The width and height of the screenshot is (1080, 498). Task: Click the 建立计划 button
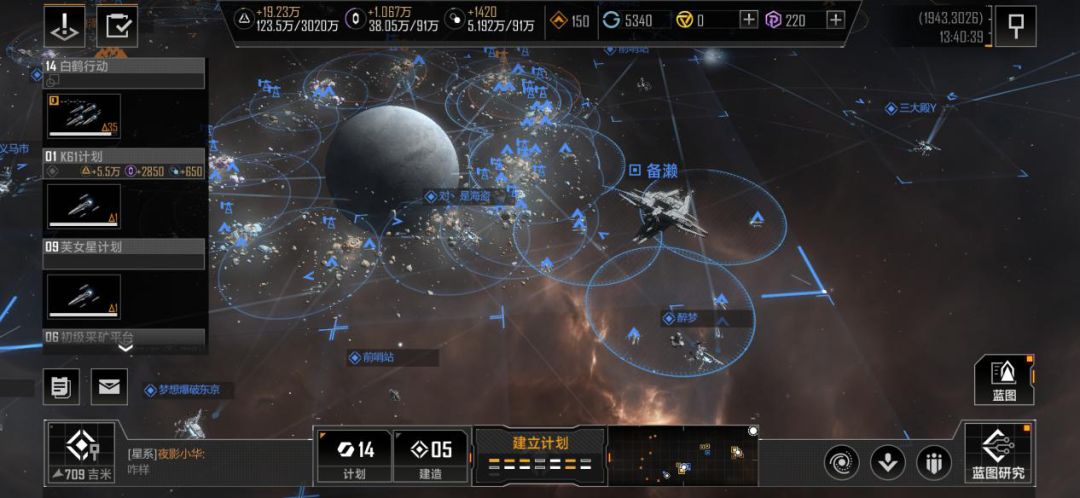[x=540, y=454]
